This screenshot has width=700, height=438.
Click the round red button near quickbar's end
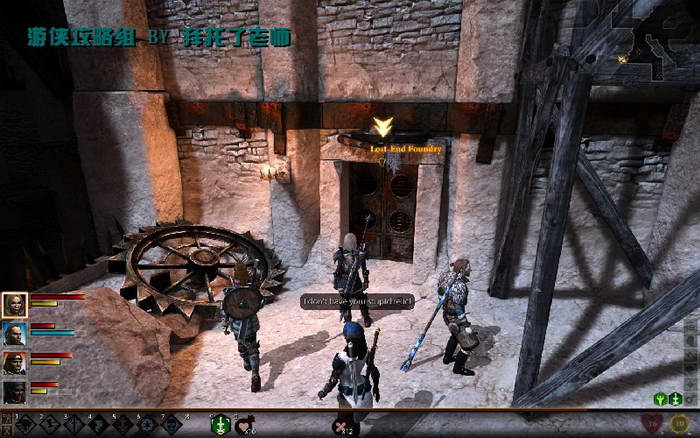tap(656, 424)
